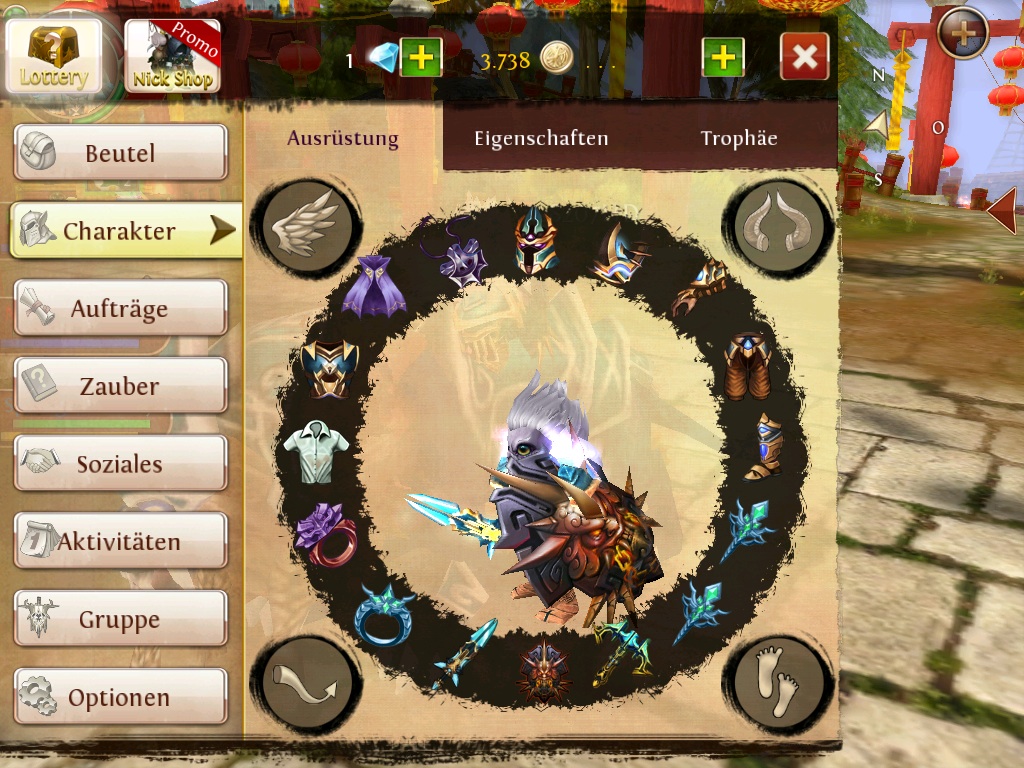
Task: Select the empty horns slot
Action: click(x=779, y=227)
